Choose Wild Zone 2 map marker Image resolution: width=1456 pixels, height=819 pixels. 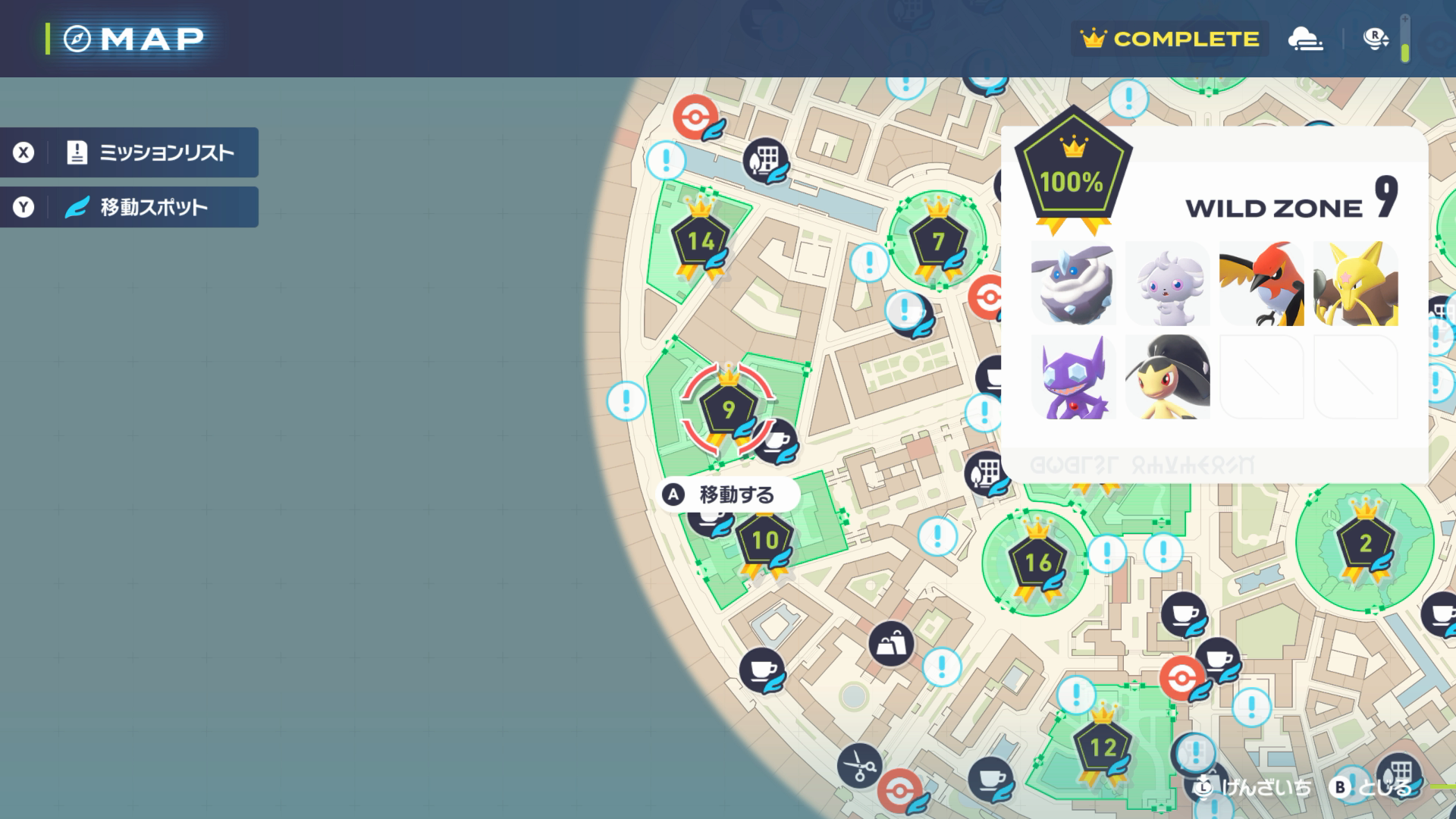(x=1365, y=543)
